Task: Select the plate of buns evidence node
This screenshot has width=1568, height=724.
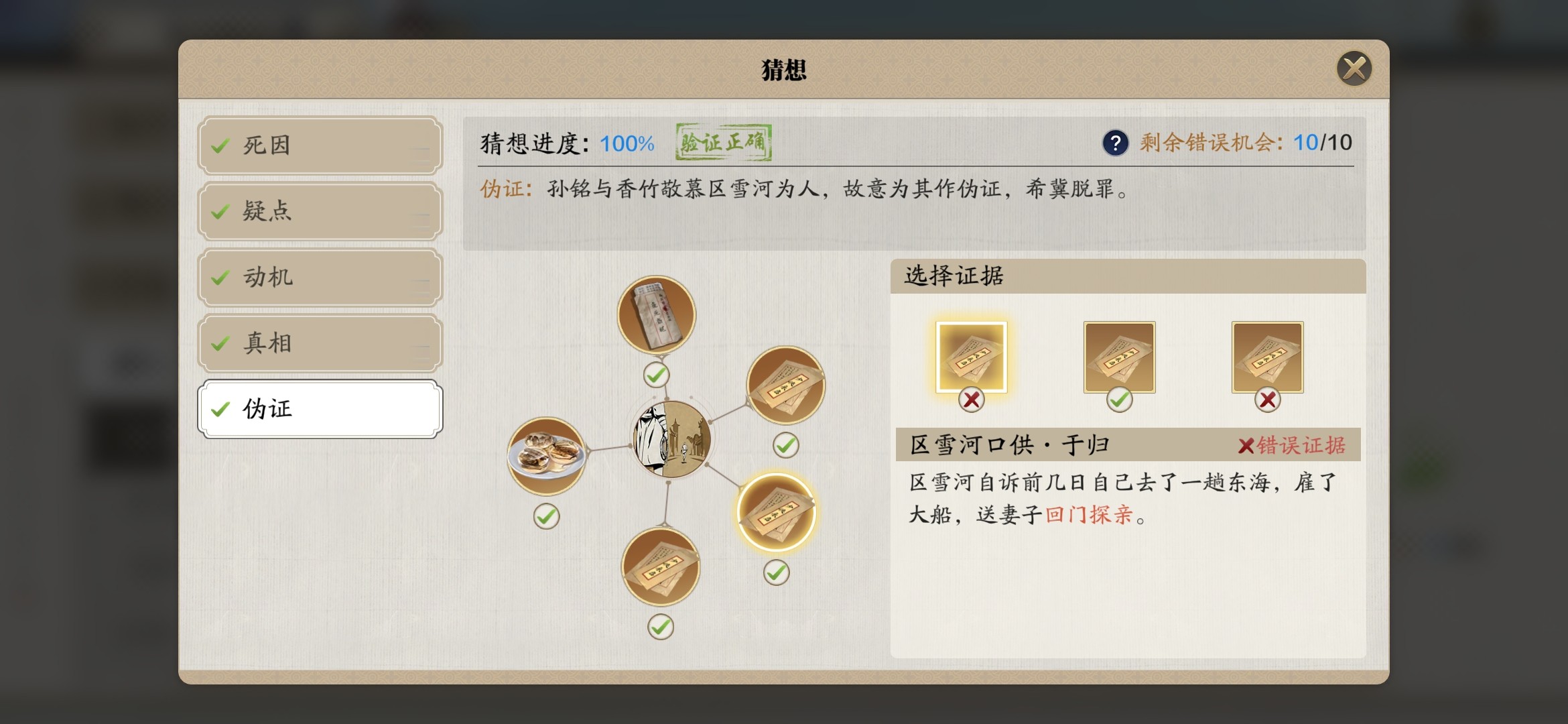Action: [546, 456]
